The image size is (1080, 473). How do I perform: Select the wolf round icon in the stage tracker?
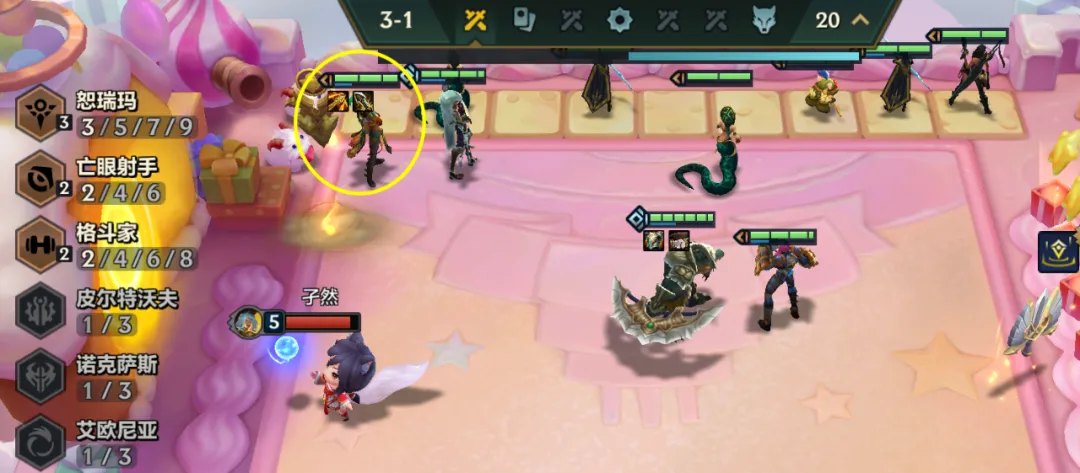(764, 20)
